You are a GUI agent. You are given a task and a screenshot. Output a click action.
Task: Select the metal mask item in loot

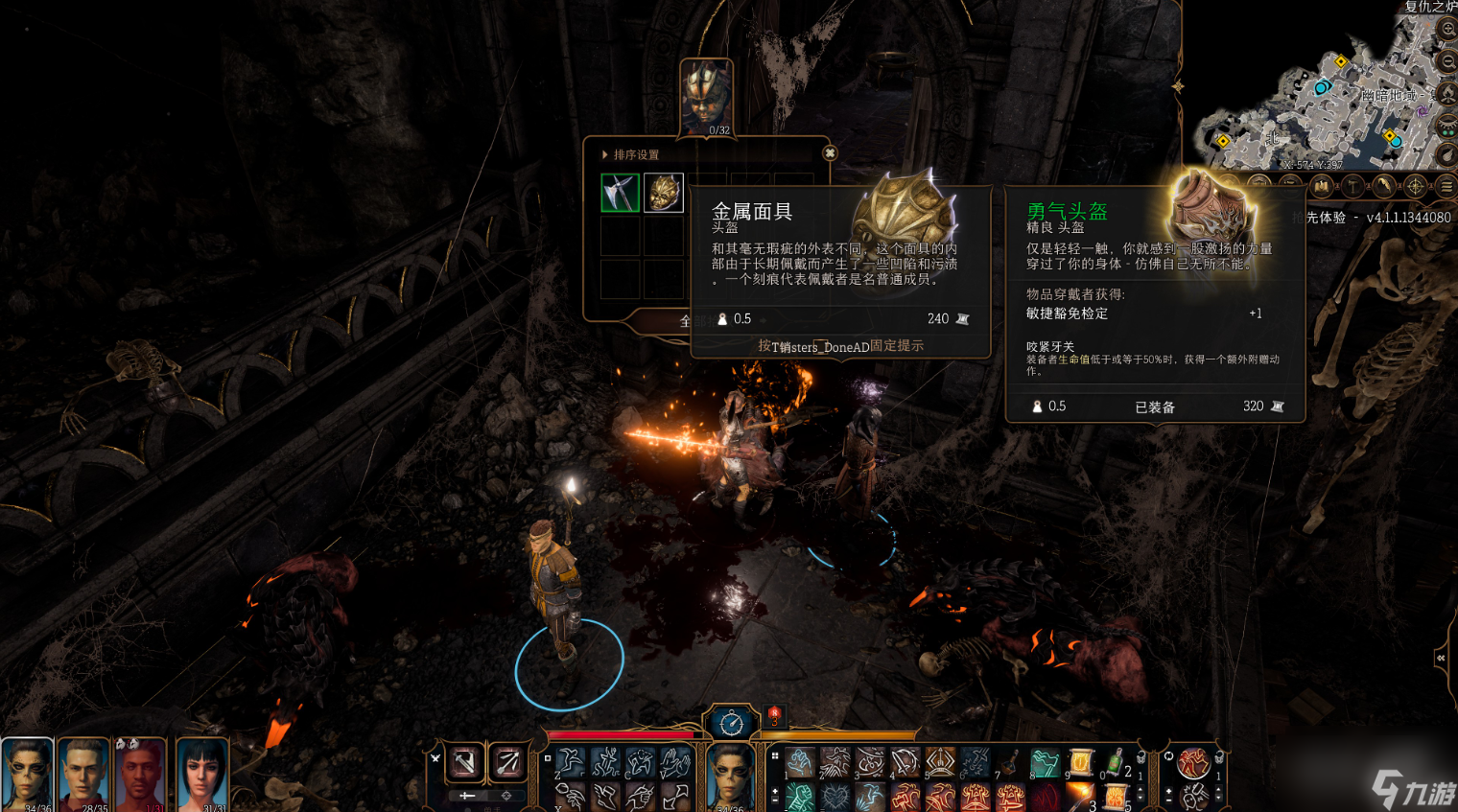click(x=663, y=193)
